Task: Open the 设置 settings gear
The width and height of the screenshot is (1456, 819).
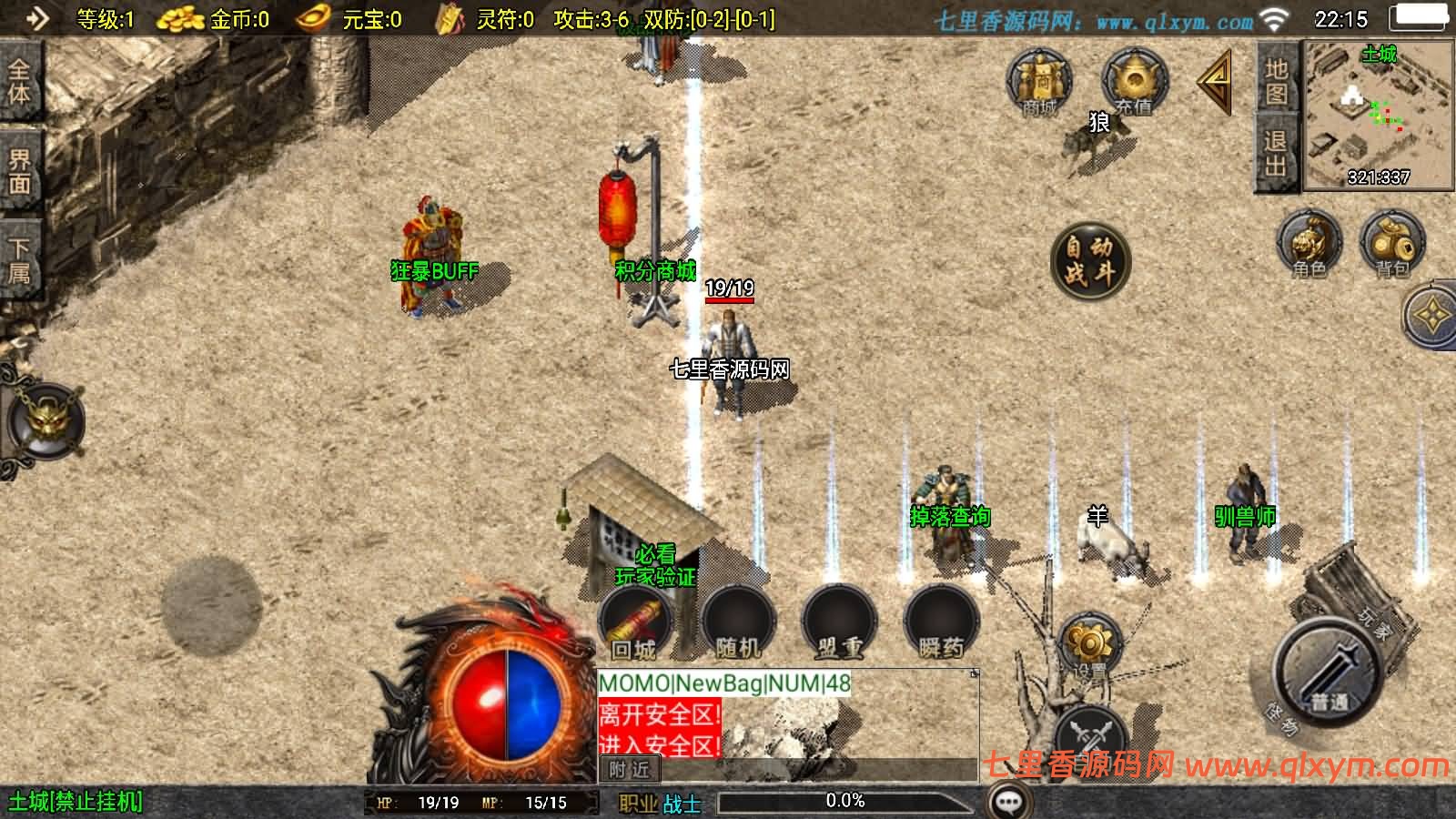Action: point(1089,648)
